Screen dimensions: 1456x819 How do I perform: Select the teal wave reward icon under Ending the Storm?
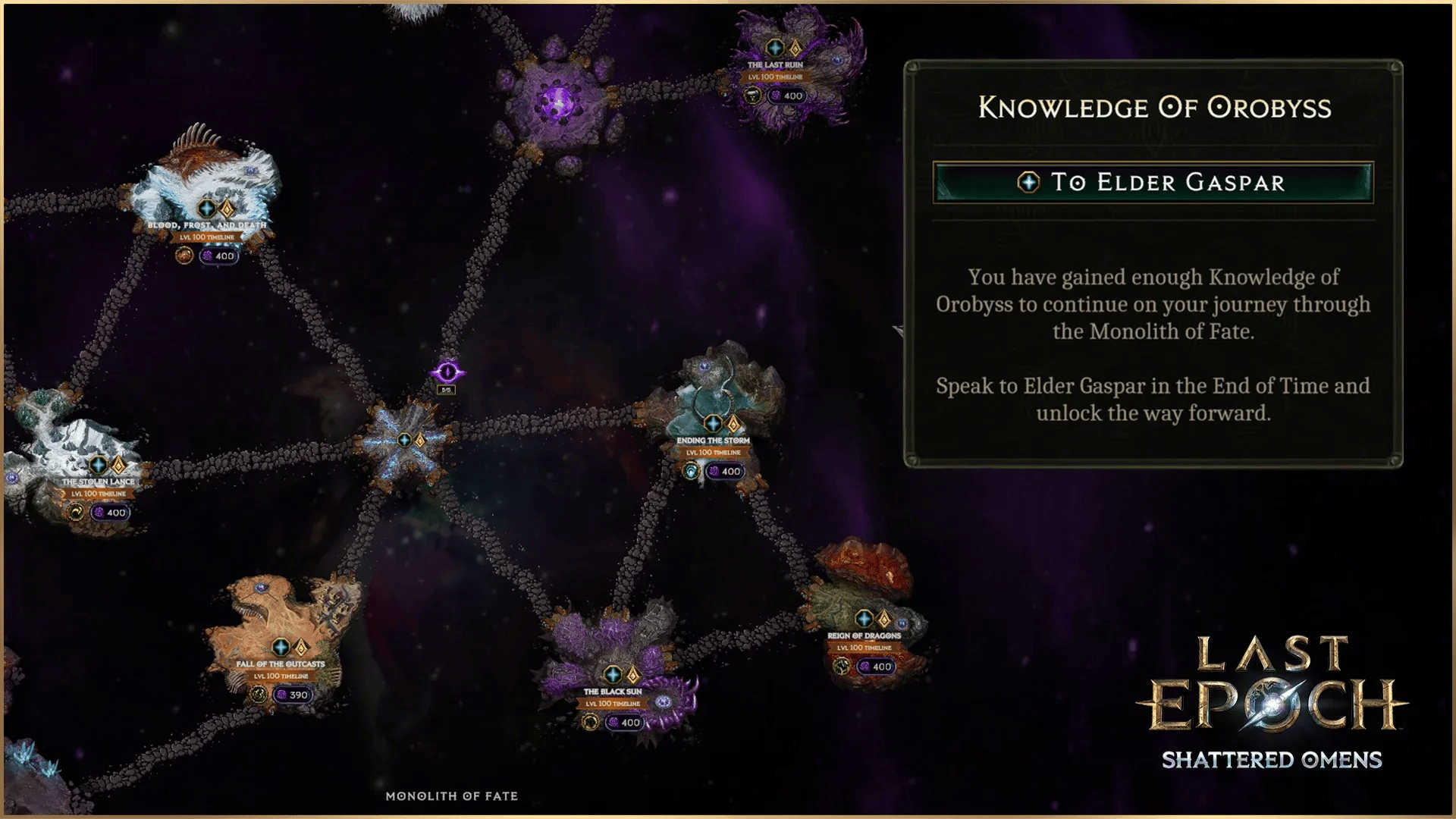coord(691,470)
